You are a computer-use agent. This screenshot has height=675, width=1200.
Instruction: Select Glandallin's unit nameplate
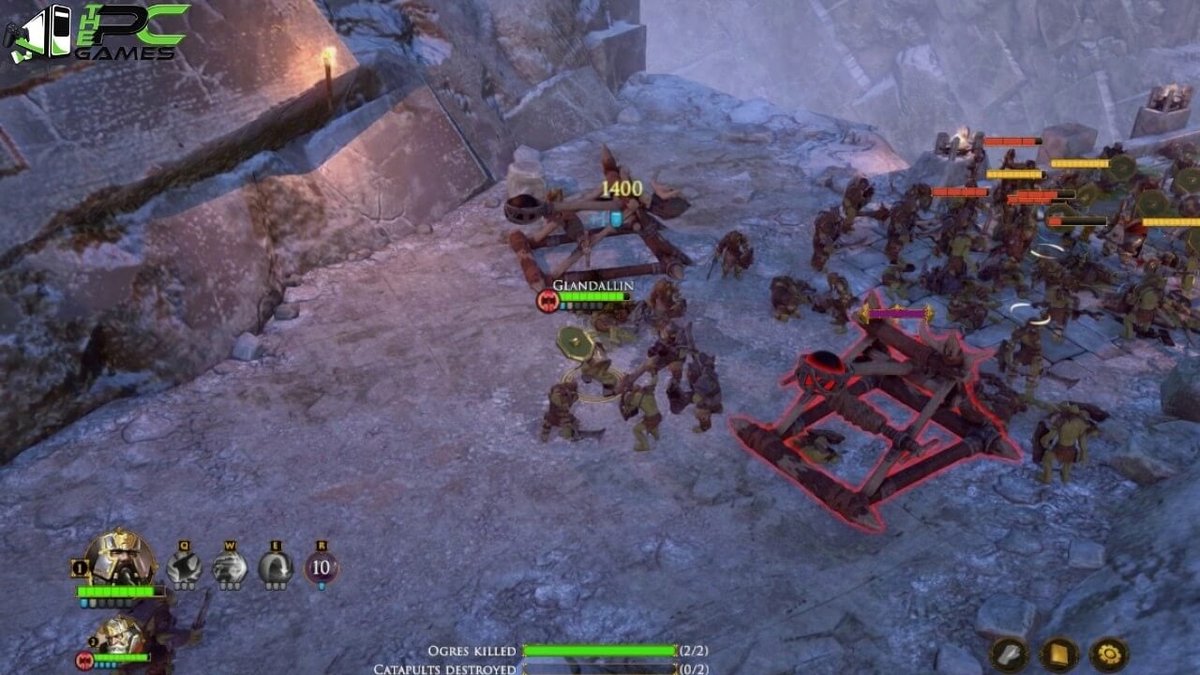[593, 286]
